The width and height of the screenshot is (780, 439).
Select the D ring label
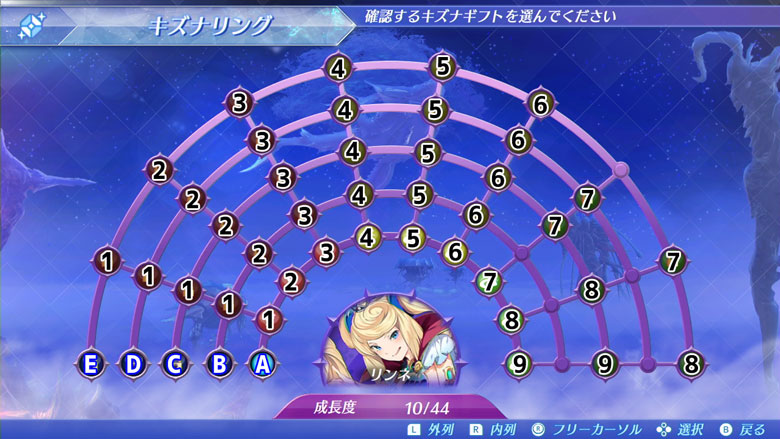pyautogui.click(x=133, y=364)
